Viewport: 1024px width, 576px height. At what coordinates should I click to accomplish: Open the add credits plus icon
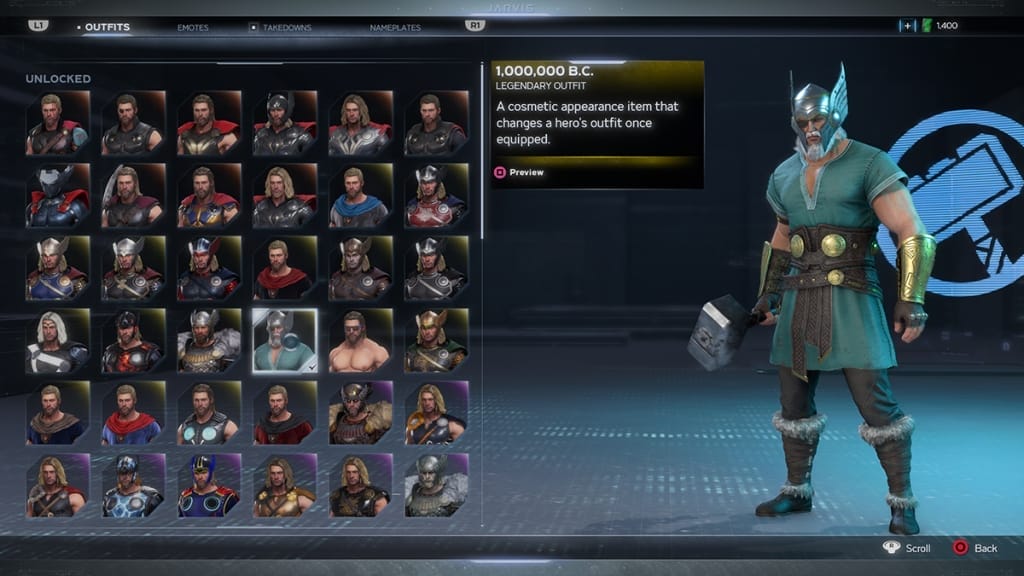(907, 25)
